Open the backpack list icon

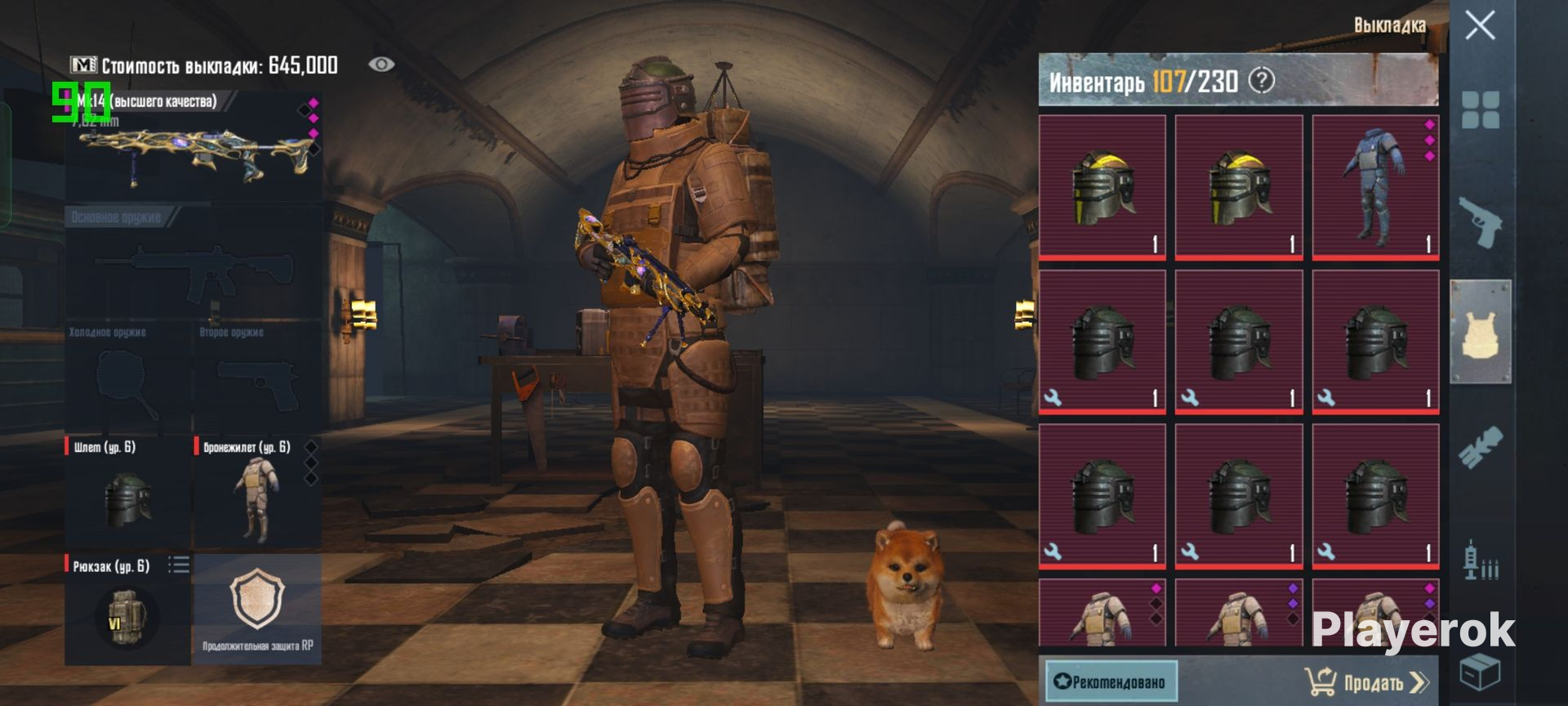tap(179, 565)
